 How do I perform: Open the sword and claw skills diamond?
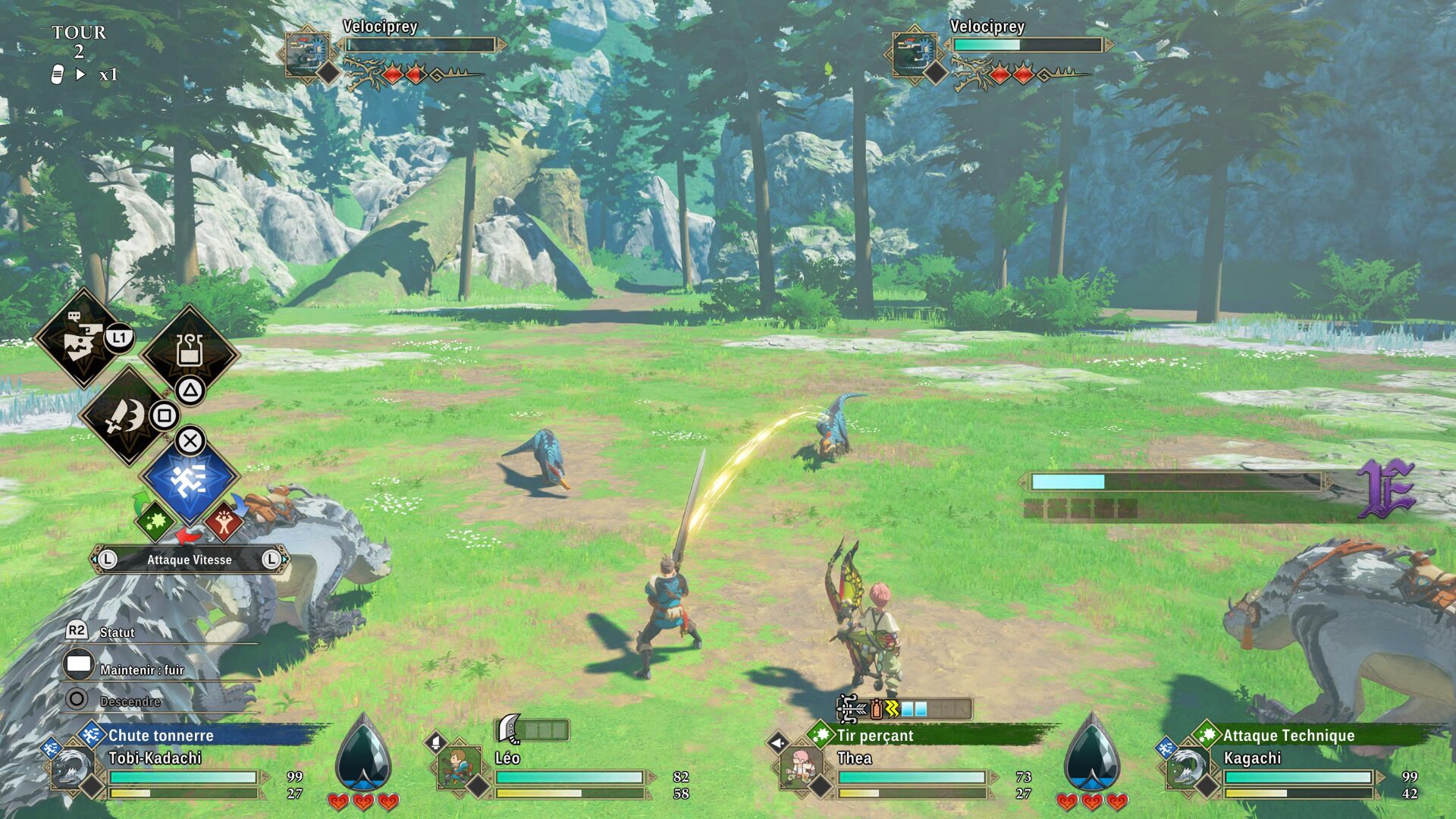pyautogui.click(x=127, y=416)
